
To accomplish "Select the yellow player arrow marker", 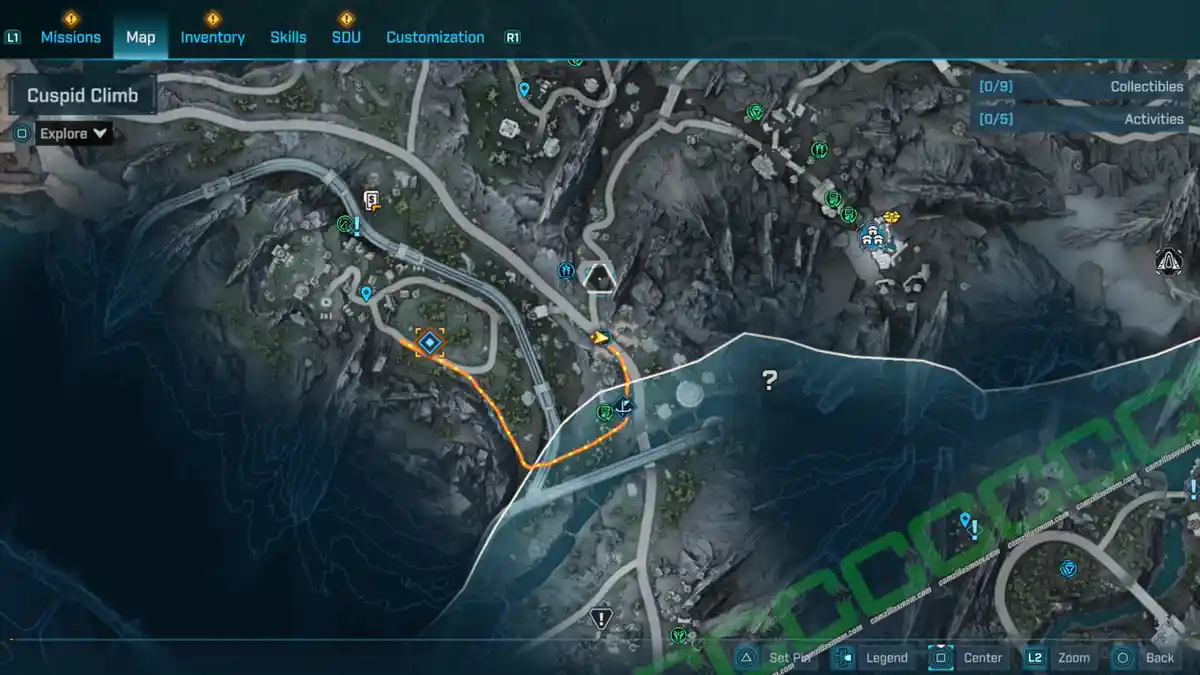I will click(x=600, y=337).
